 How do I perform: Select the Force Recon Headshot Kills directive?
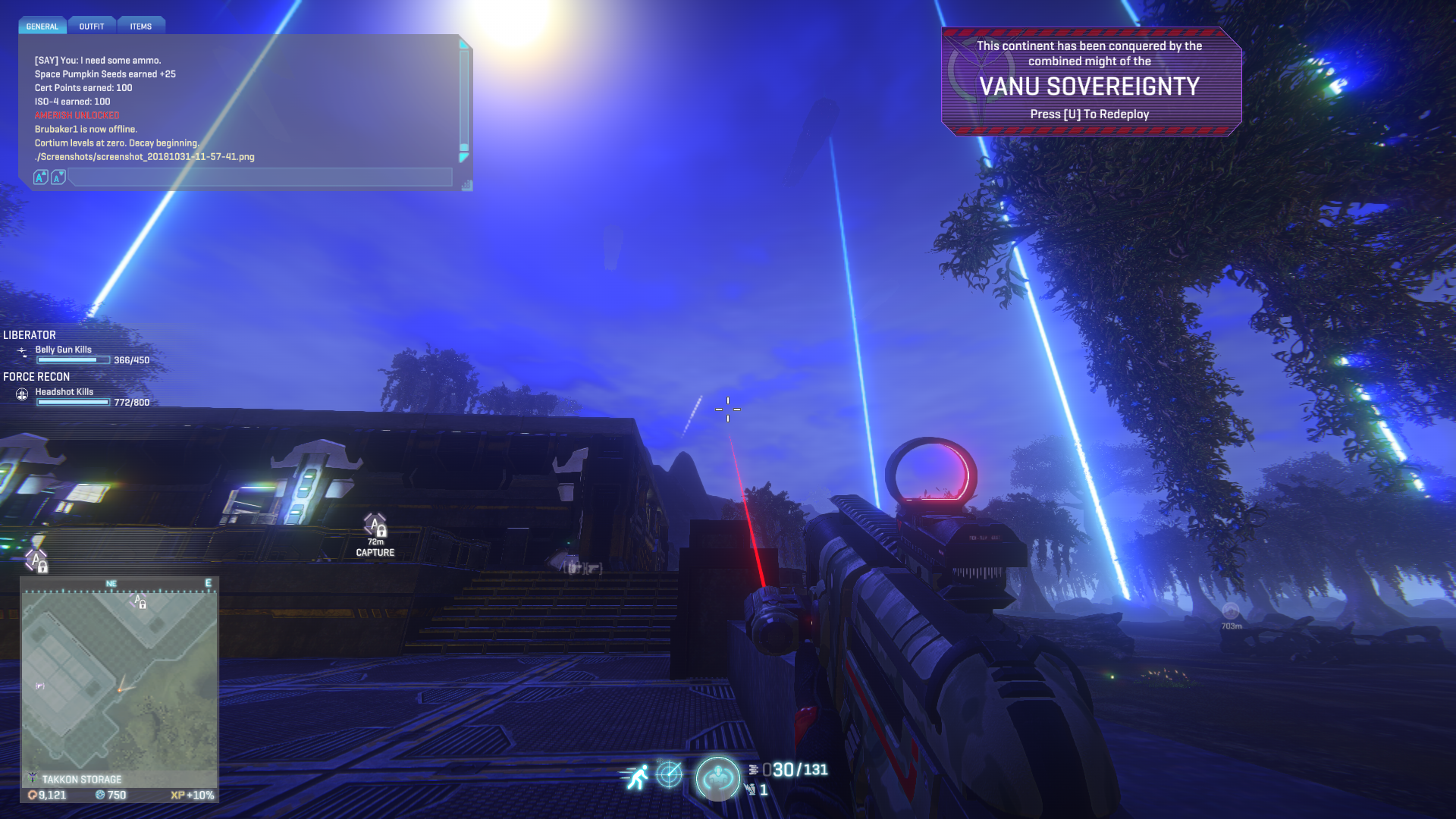click(64, 392)
